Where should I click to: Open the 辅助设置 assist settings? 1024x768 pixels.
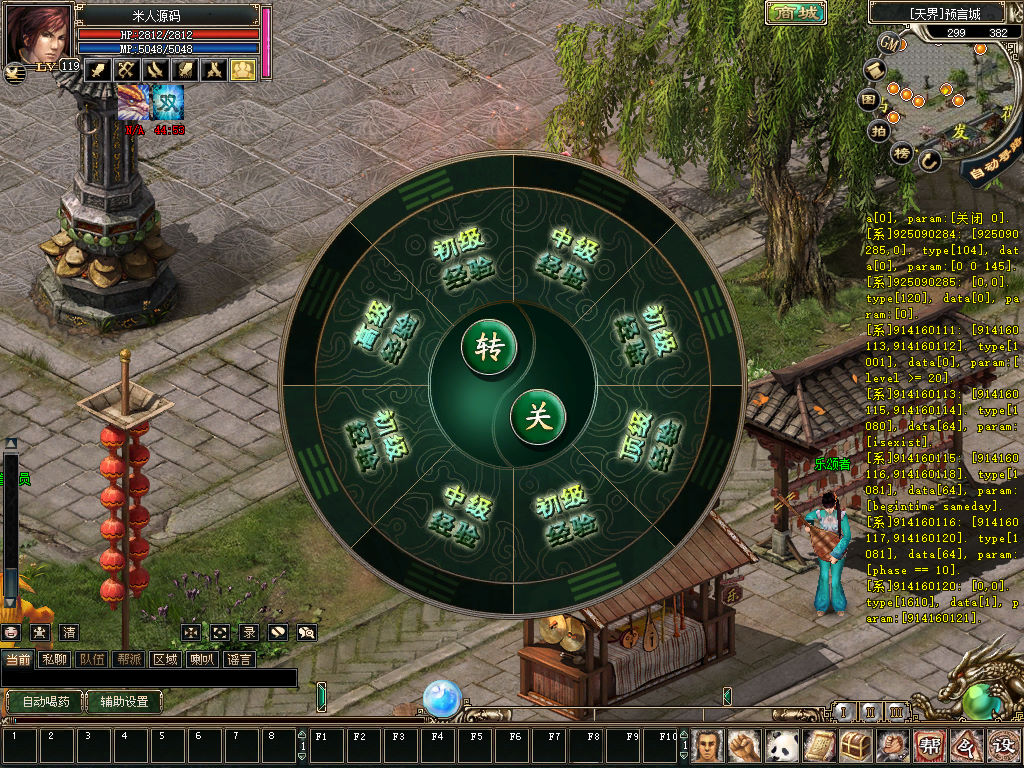pyautogui.click(x=124, y=701)
